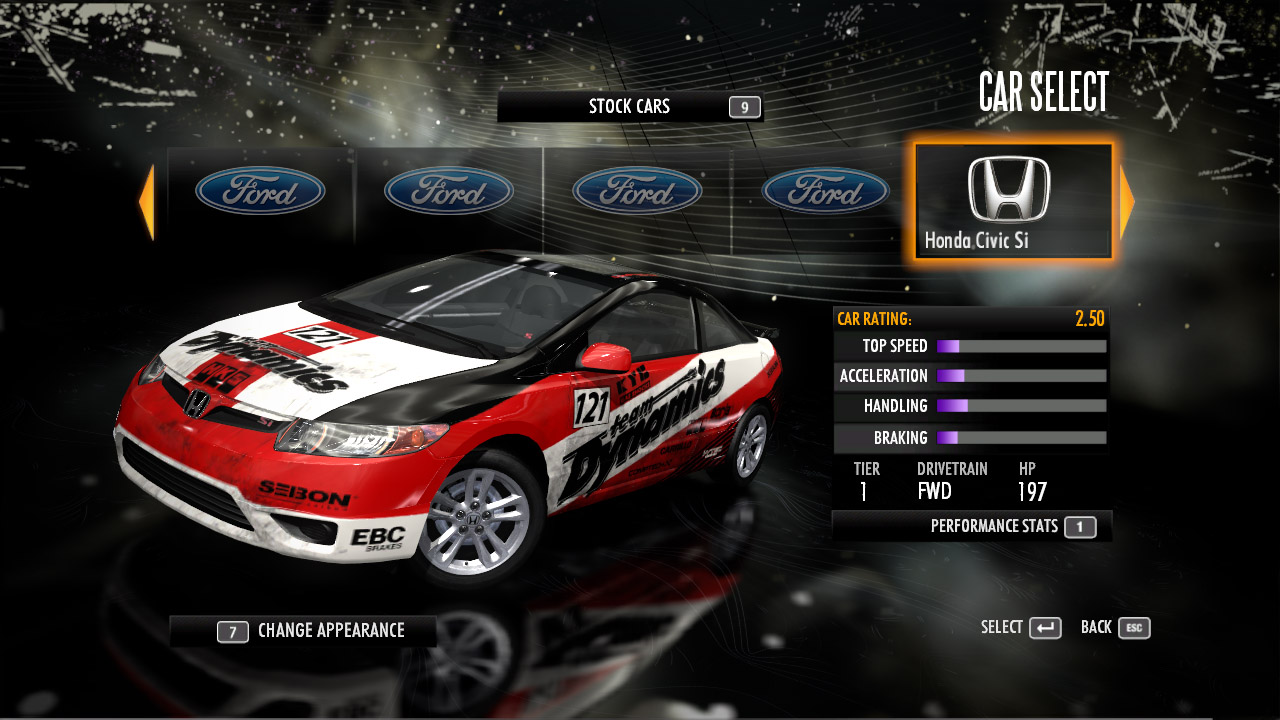Click the left orange carousel arrow
The image size is (1280, 720).
point(147,202)
